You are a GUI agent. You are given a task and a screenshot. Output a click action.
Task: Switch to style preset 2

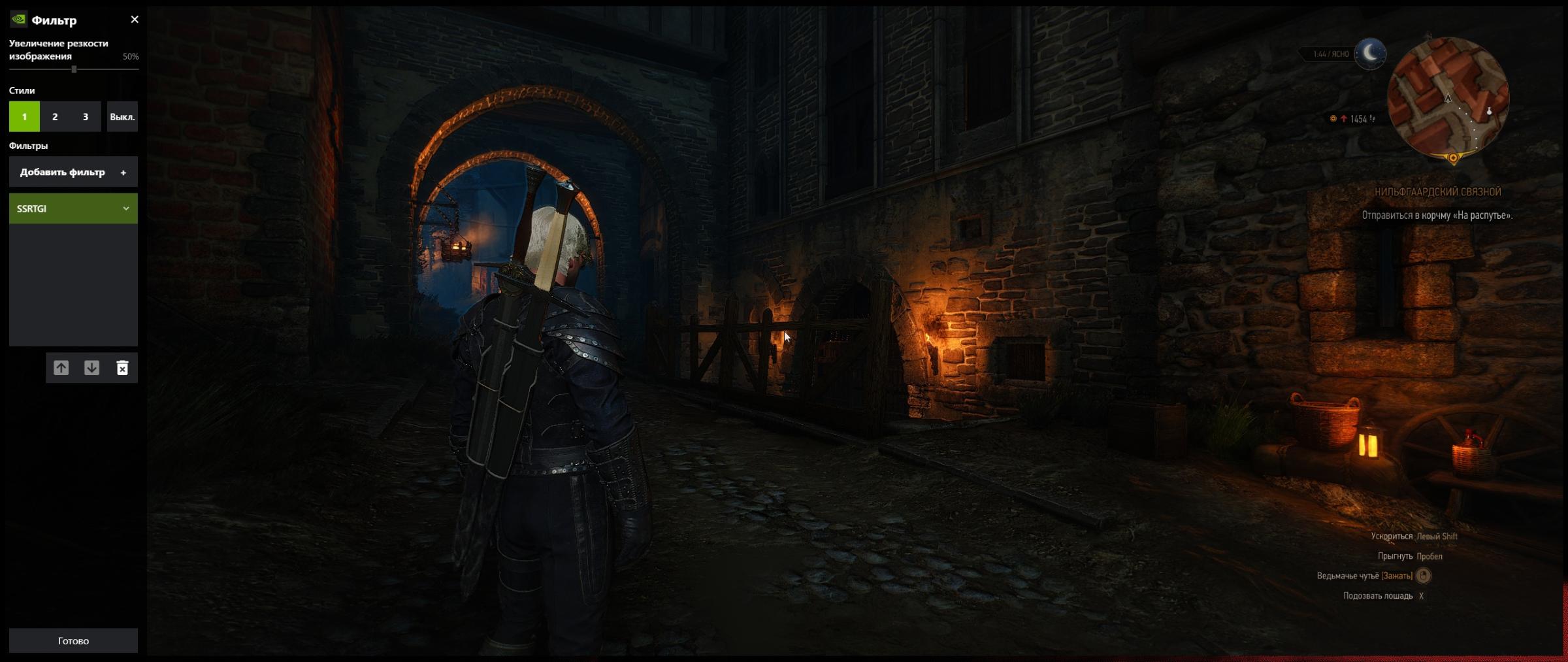coord(55,117)
